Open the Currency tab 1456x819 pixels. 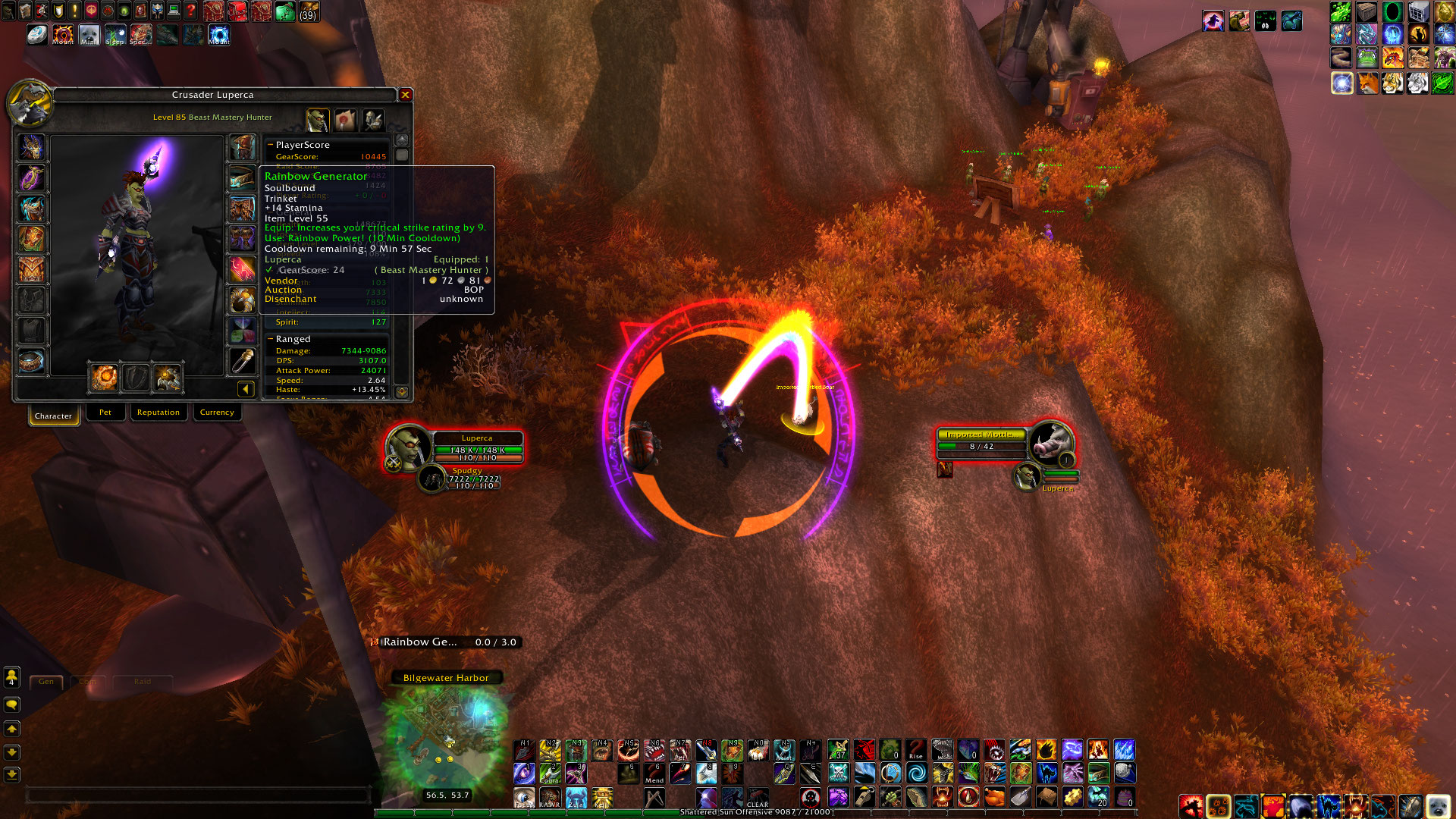(217, 412)
